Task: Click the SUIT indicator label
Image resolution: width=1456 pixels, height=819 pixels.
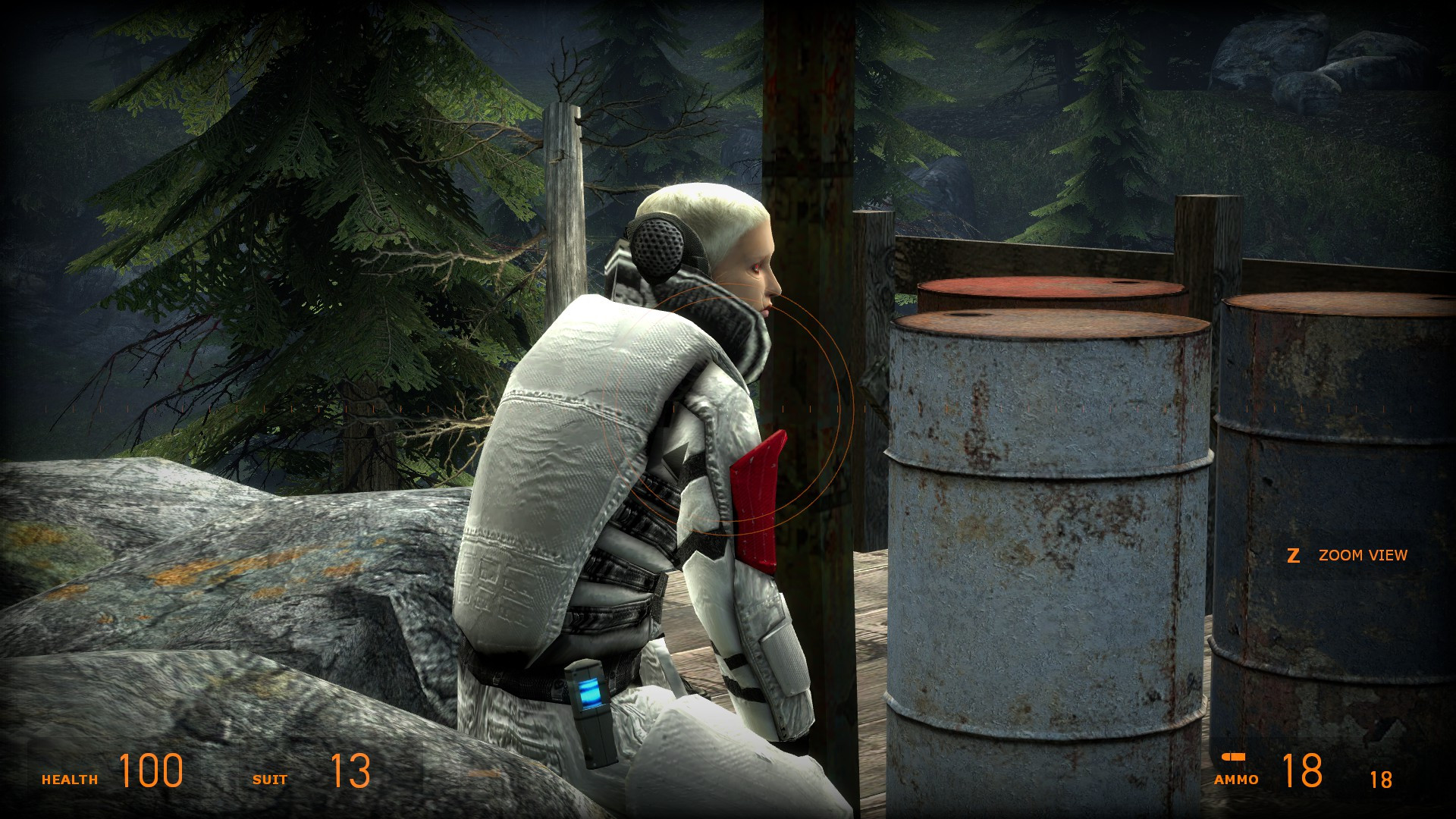Action: pos(271,778)
